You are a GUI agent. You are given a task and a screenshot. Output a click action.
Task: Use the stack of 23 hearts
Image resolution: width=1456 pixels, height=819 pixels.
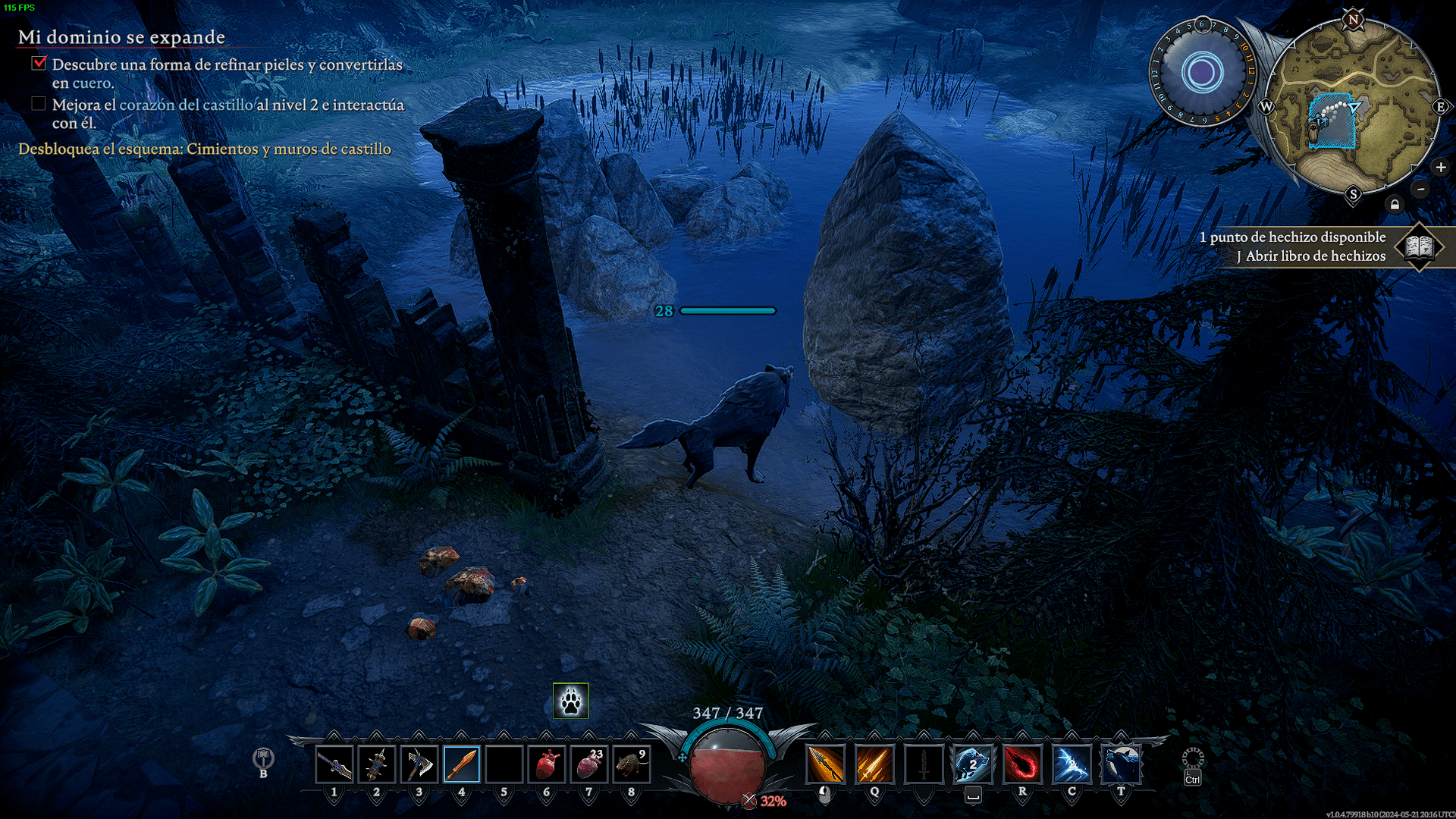[589, 764]
